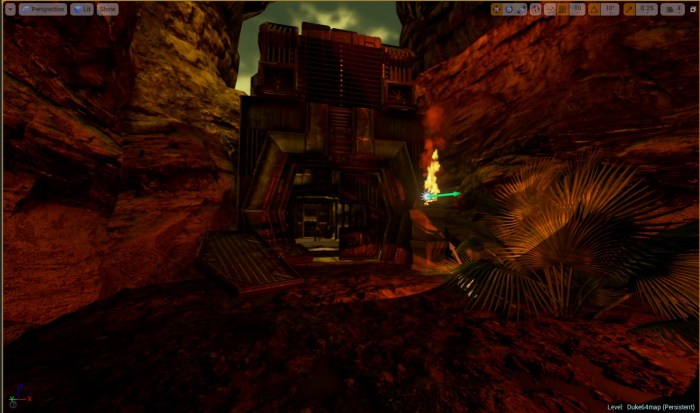Open the Show flags menu
700x413 pixels.
coord(106,9)
